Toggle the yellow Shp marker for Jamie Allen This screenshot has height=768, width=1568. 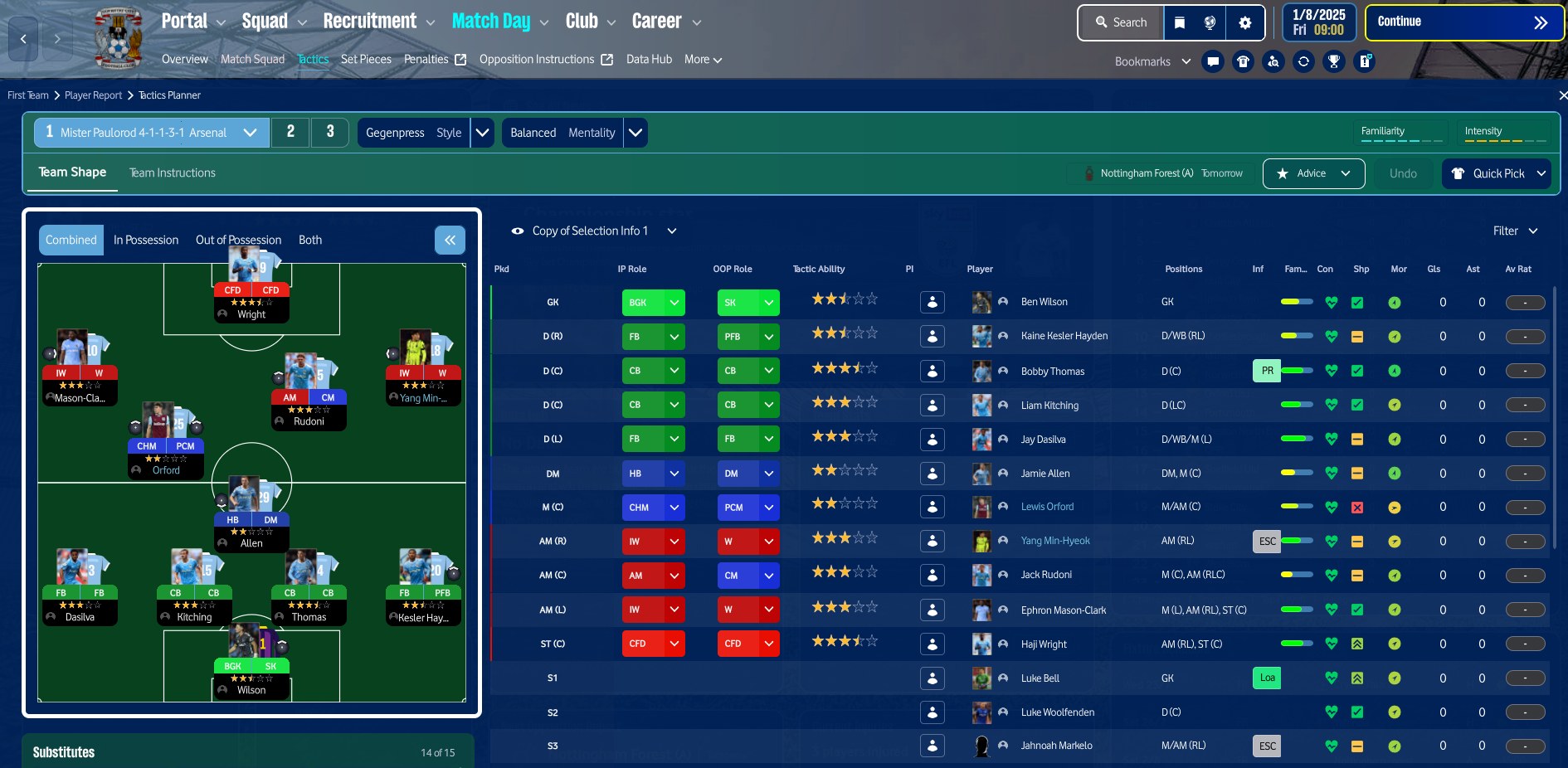pyautogui.click(x=1358, y=474)
